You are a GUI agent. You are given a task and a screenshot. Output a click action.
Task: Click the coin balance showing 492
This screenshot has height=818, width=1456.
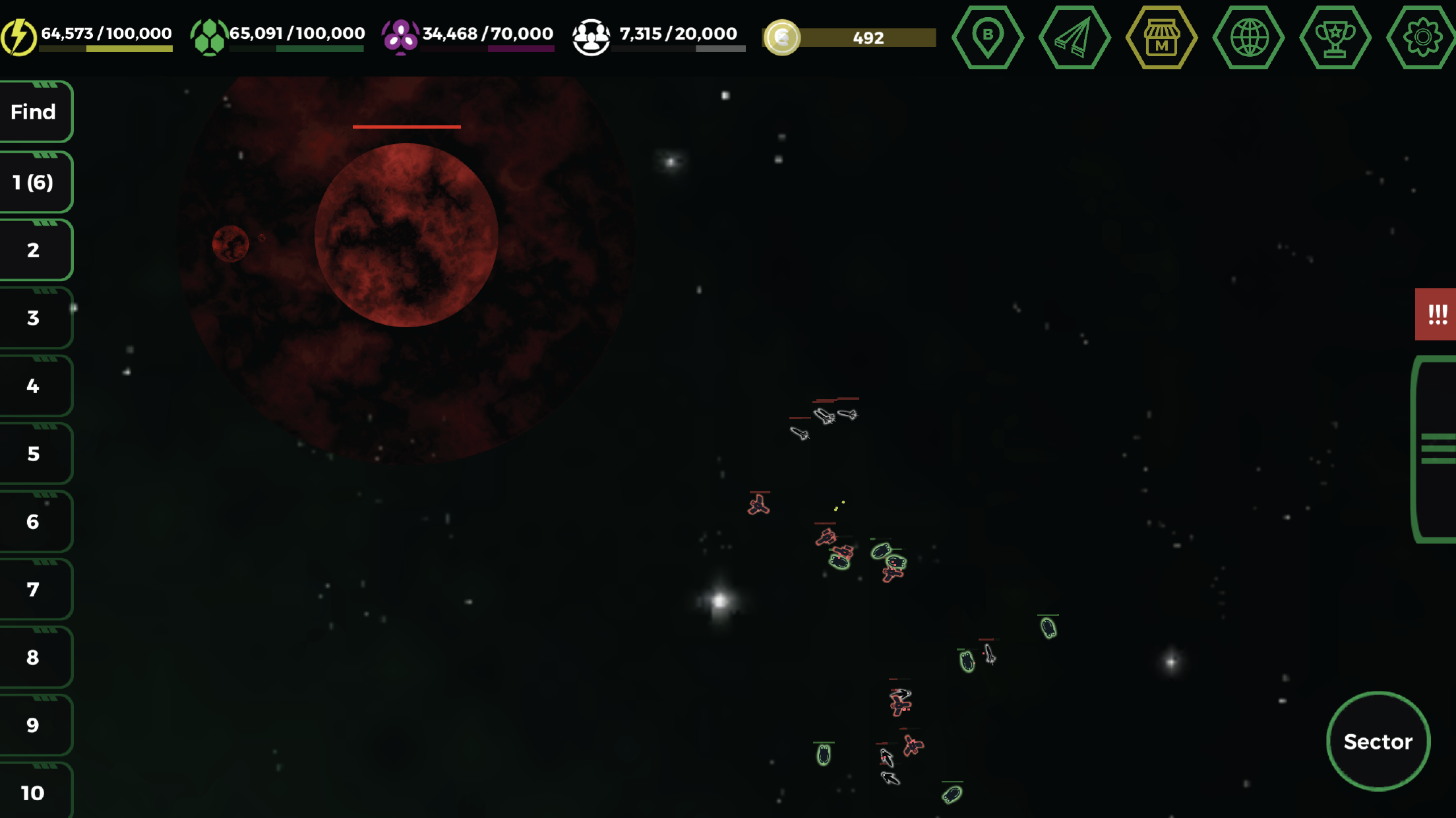849,38
